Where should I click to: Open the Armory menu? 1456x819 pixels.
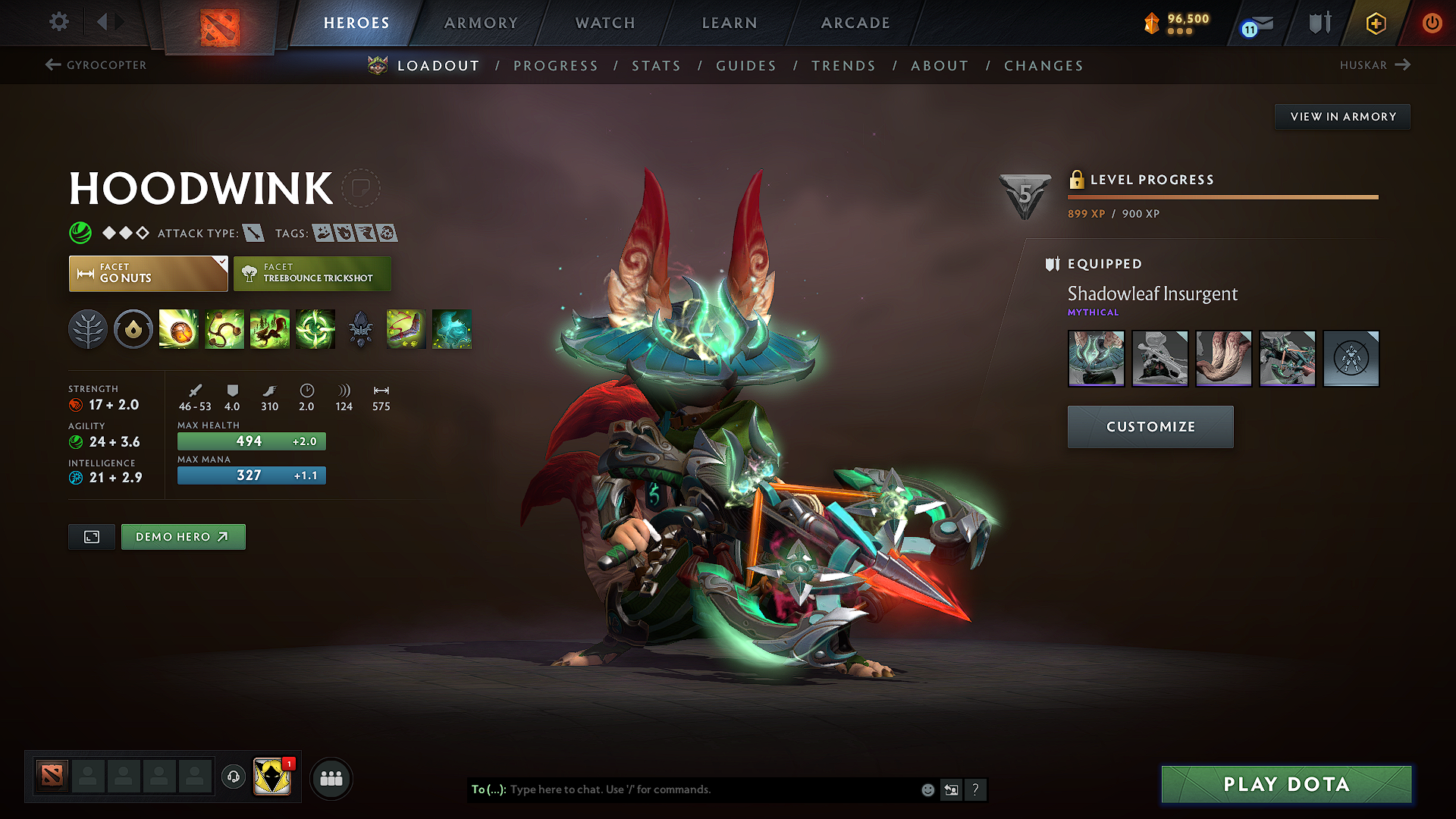[480, 23]
